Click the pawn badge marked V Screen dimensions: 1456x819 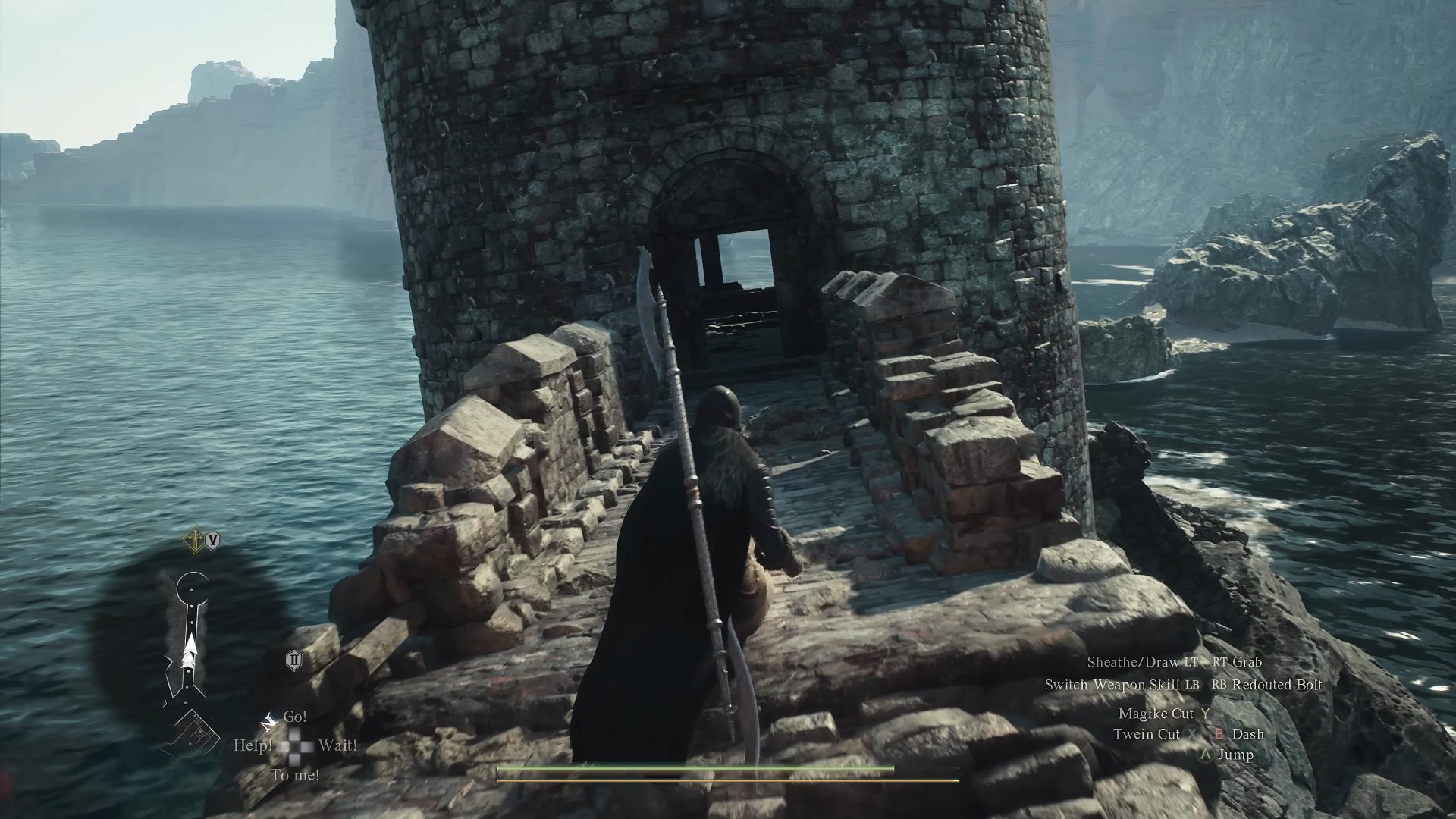pos(213,541)
